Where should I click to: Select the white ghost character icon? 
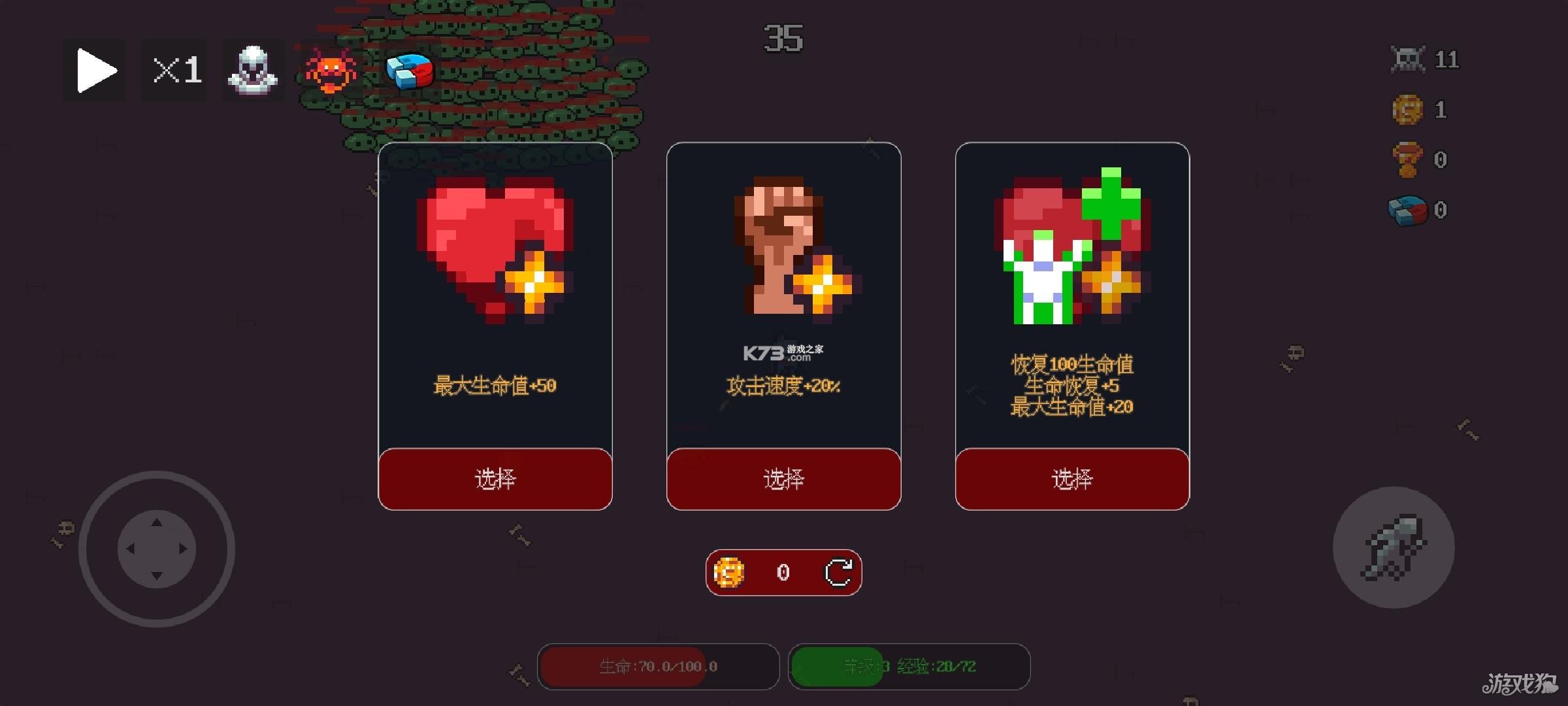(253, 70)
